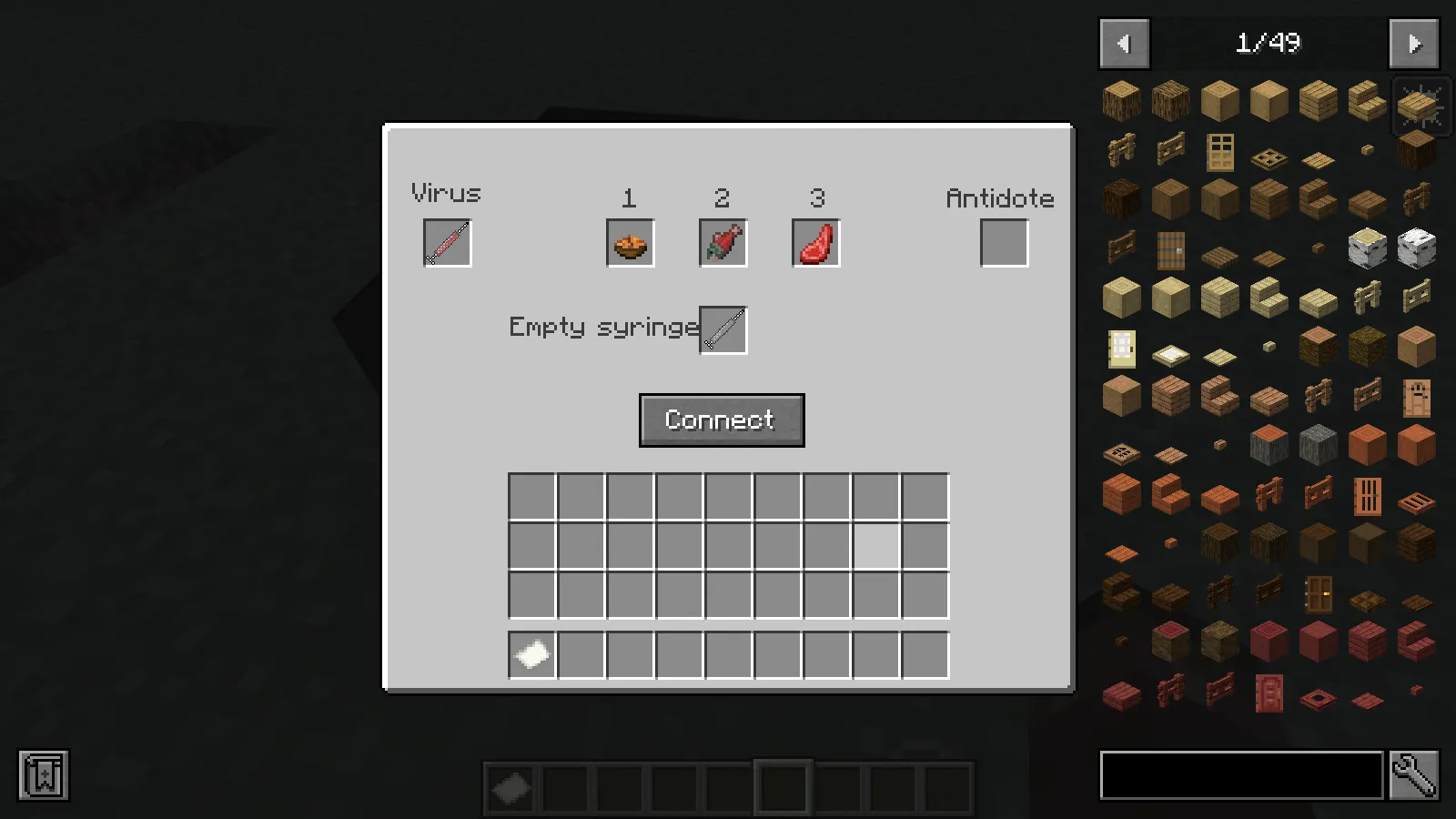Viewport: 1456px width, 819px height.
Task: Go to the previous item panel page
Action: tap(1124, 43)
